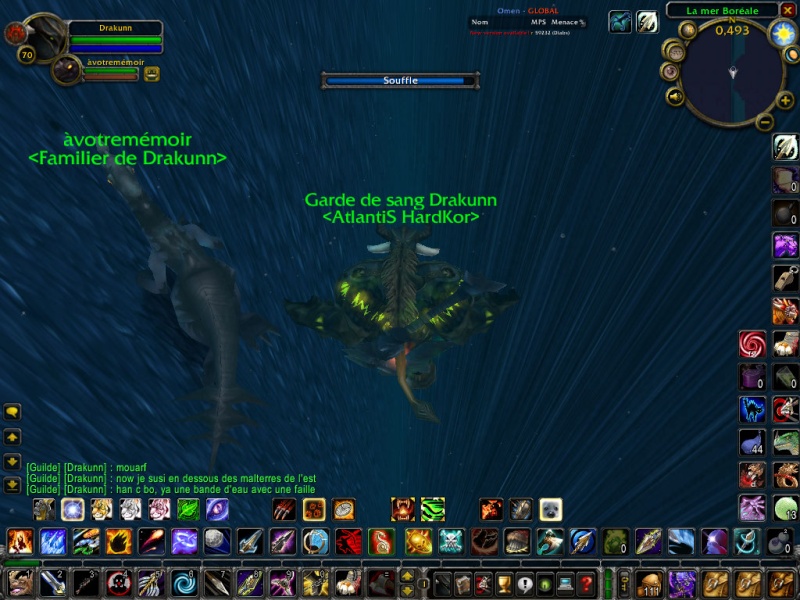Viewport: 800px width, 600px height.
Task: Jump chat to bottom with the lowest arrow
Action: coord(13,485)
